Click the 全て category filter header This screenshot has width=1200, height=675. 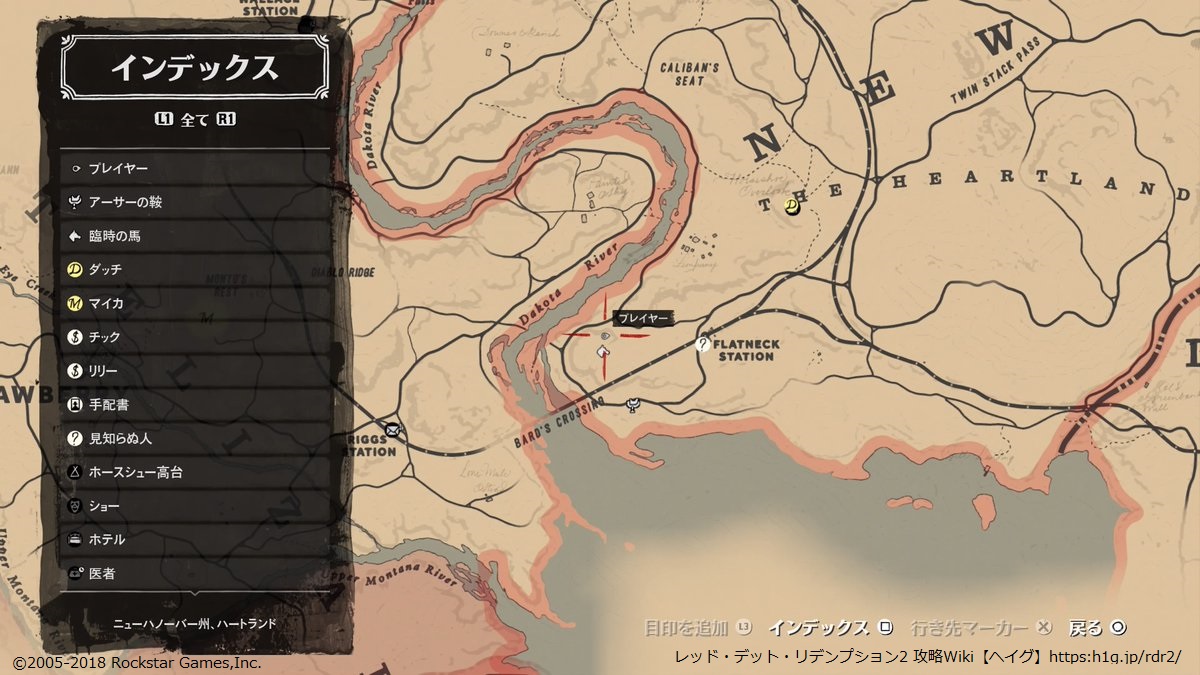pyautogui.click(x=195, y=120)
